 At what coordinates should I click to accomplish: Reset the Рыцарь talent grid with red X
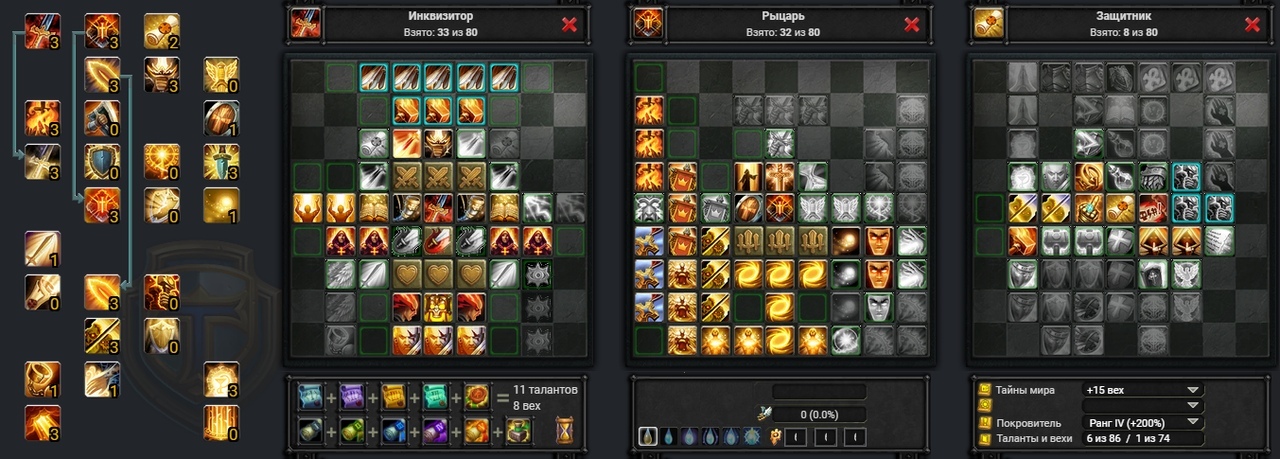[911, 25]
